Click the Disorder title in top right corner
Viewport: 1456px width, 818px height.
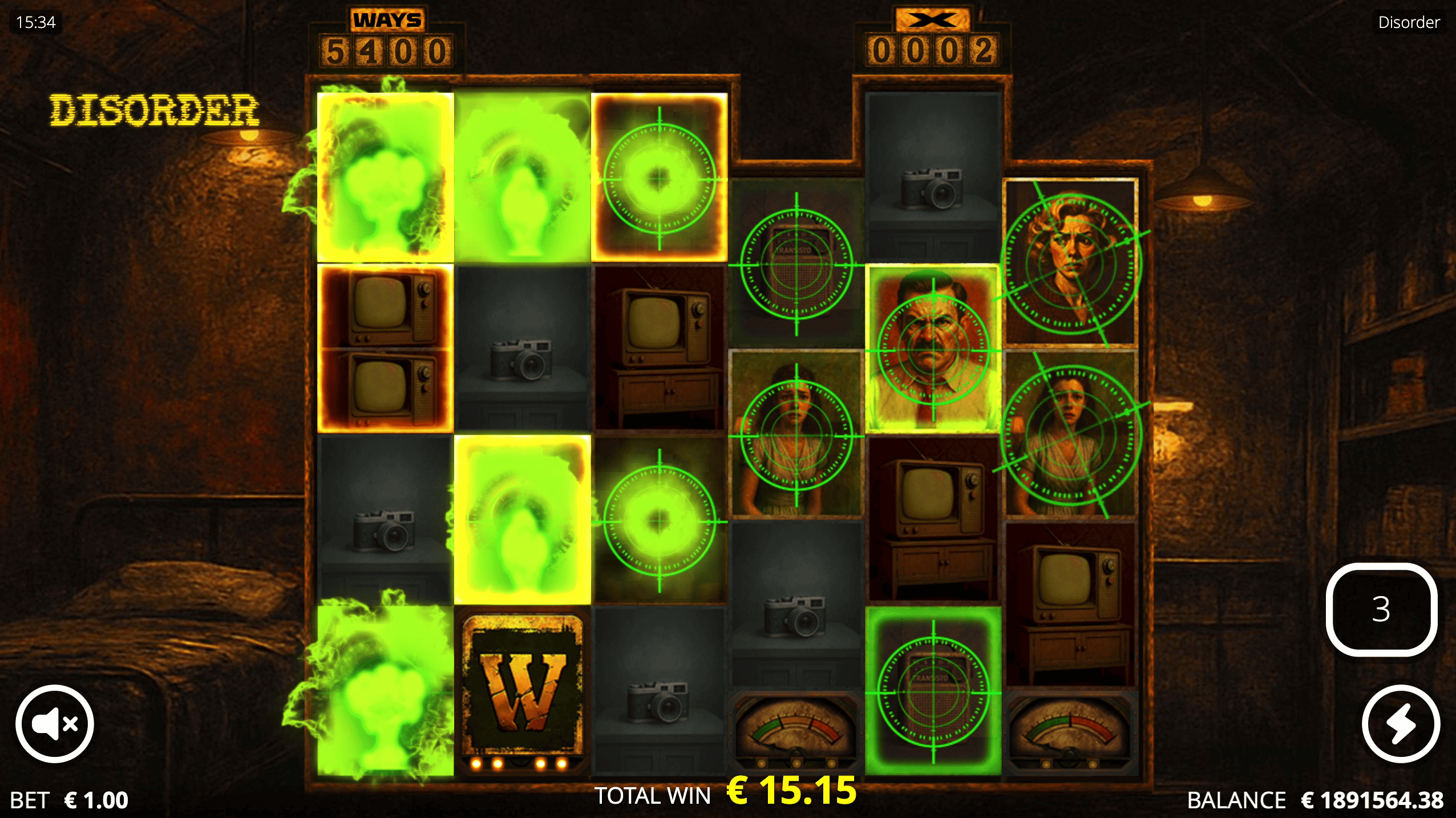pyautogui.click(x=1408, y=22)
